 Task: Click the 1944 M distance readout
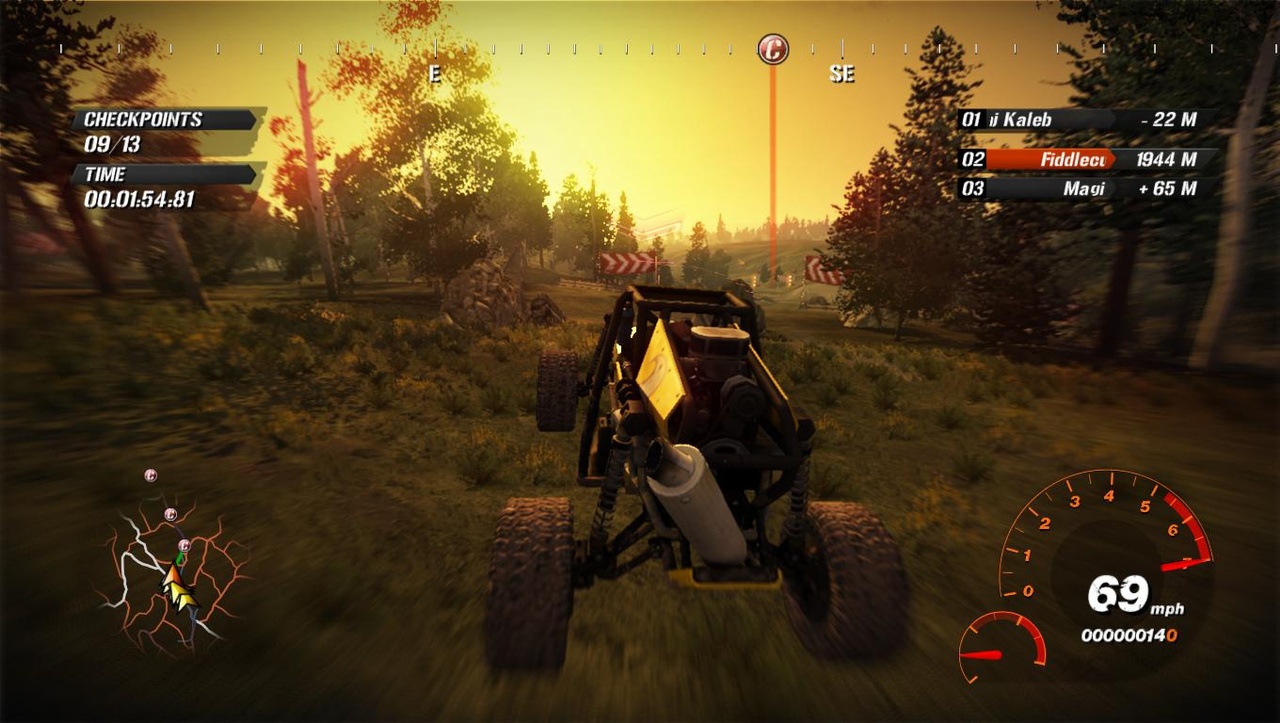[x=1164, y=159]
